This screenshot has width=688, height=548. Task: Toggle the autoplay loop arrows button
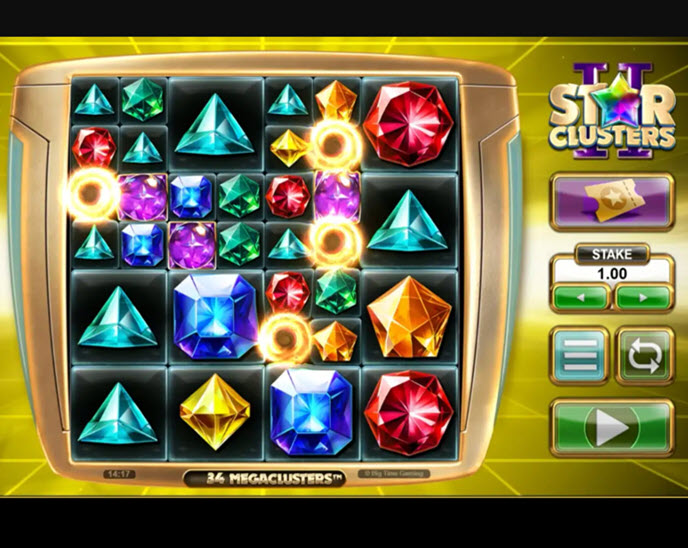pyautogui.click(x=644, y=356)
